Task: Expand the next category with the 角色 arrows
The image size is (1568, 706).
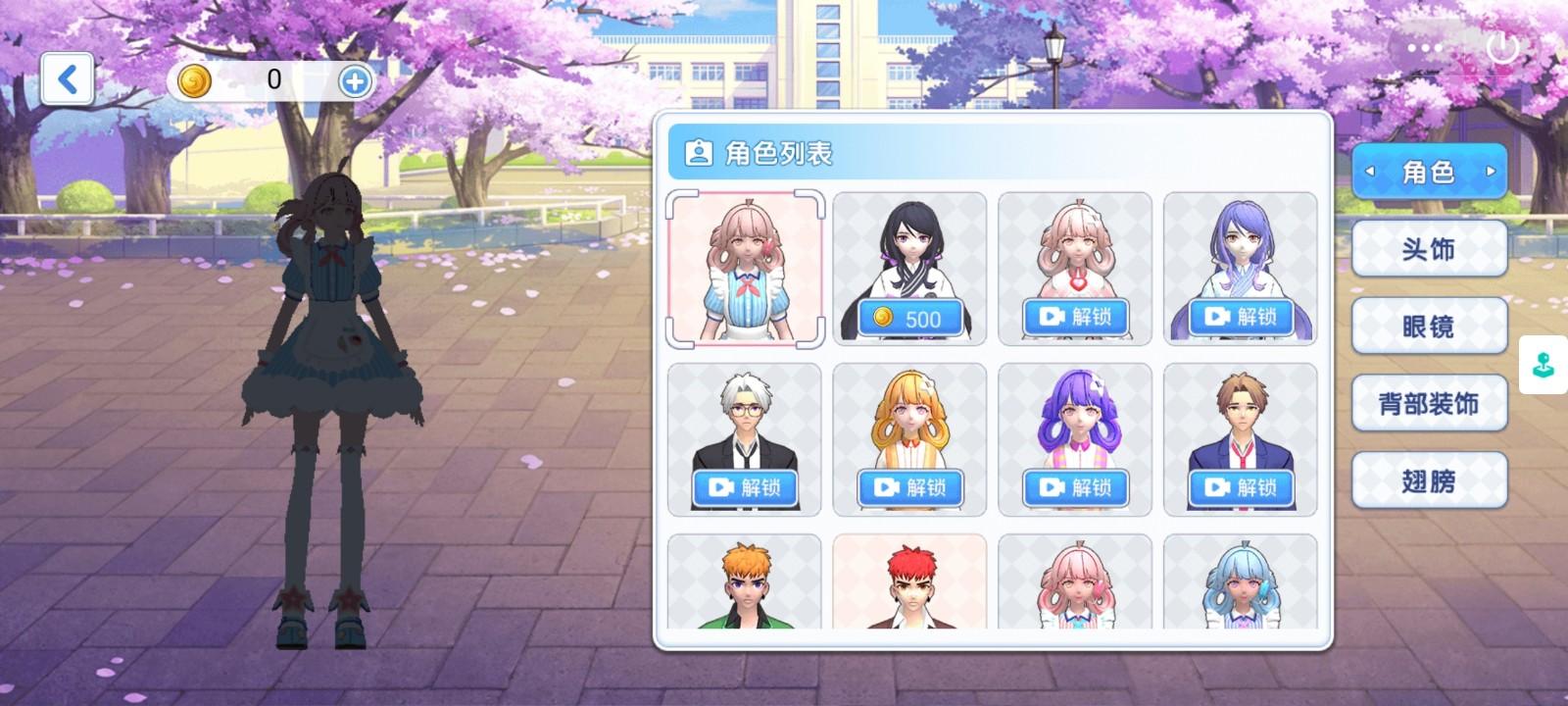Action: [x=1493, y=173]
